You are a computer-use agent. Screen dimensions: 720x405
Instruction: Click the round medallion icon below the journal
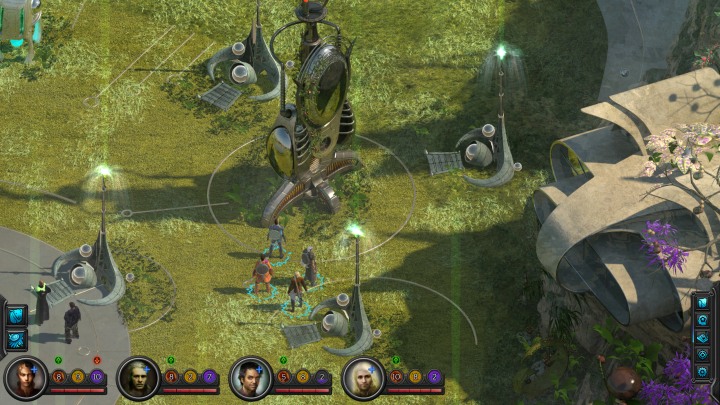click(702, 320)
